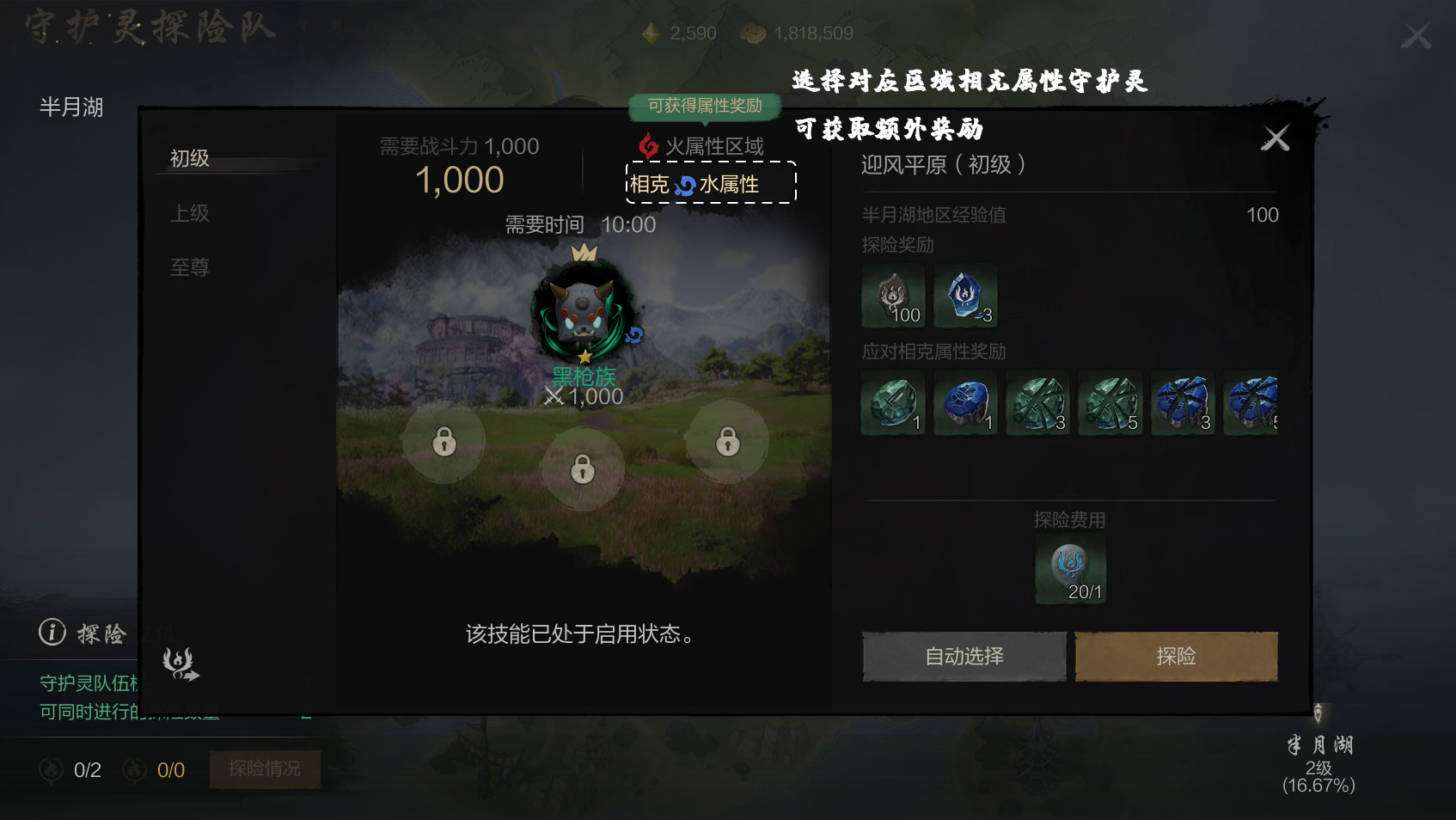
Task: Click the blue reward stone showing 3
Action: [x=965, y=297]
